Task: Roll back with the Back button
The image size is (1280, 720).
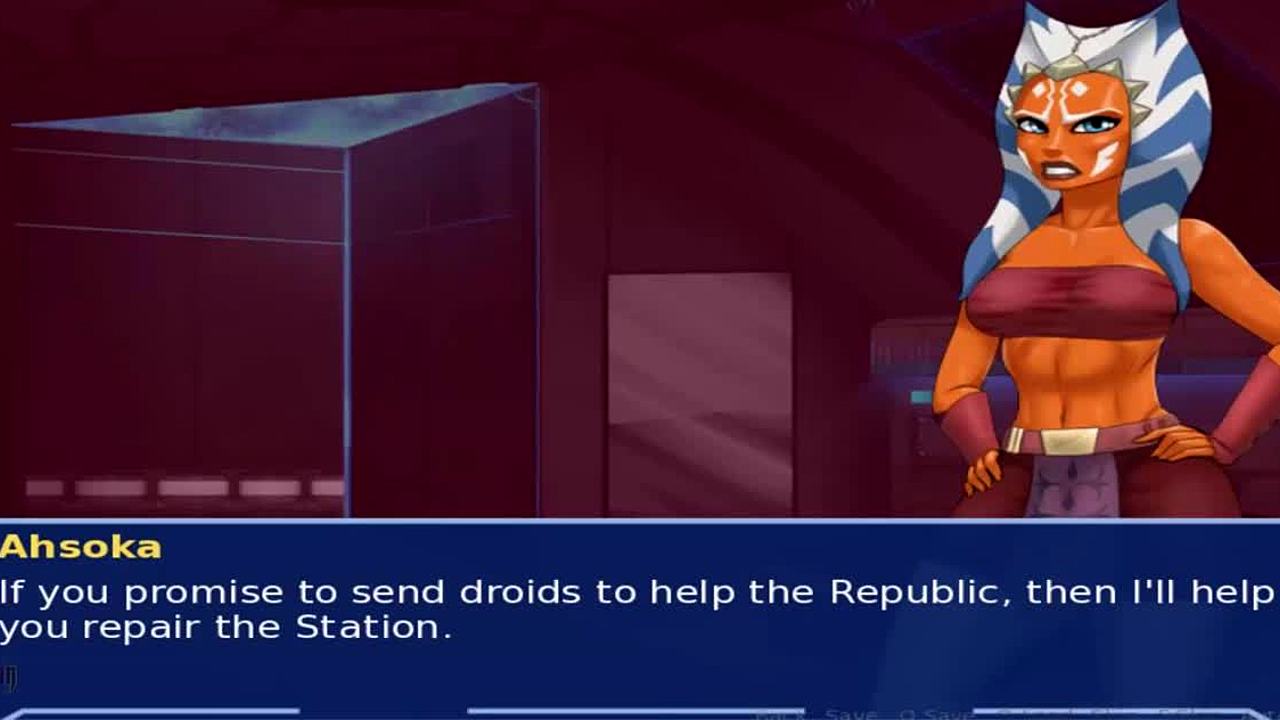Action: pyautogui.click(x=780, y=714)
